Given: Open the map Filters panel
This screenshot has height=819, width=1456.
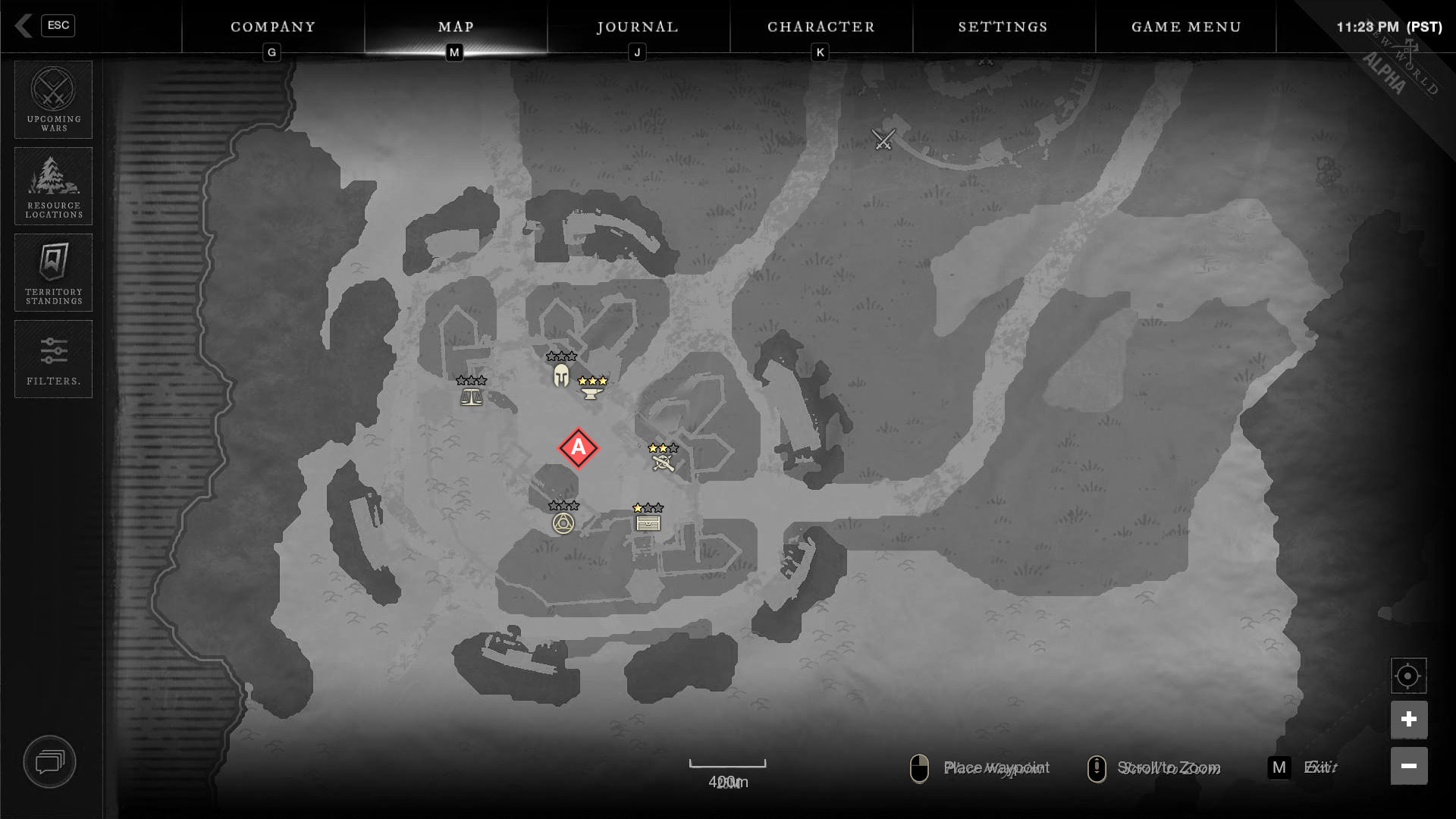Looking at the screenshot, I should click(54, 359).
